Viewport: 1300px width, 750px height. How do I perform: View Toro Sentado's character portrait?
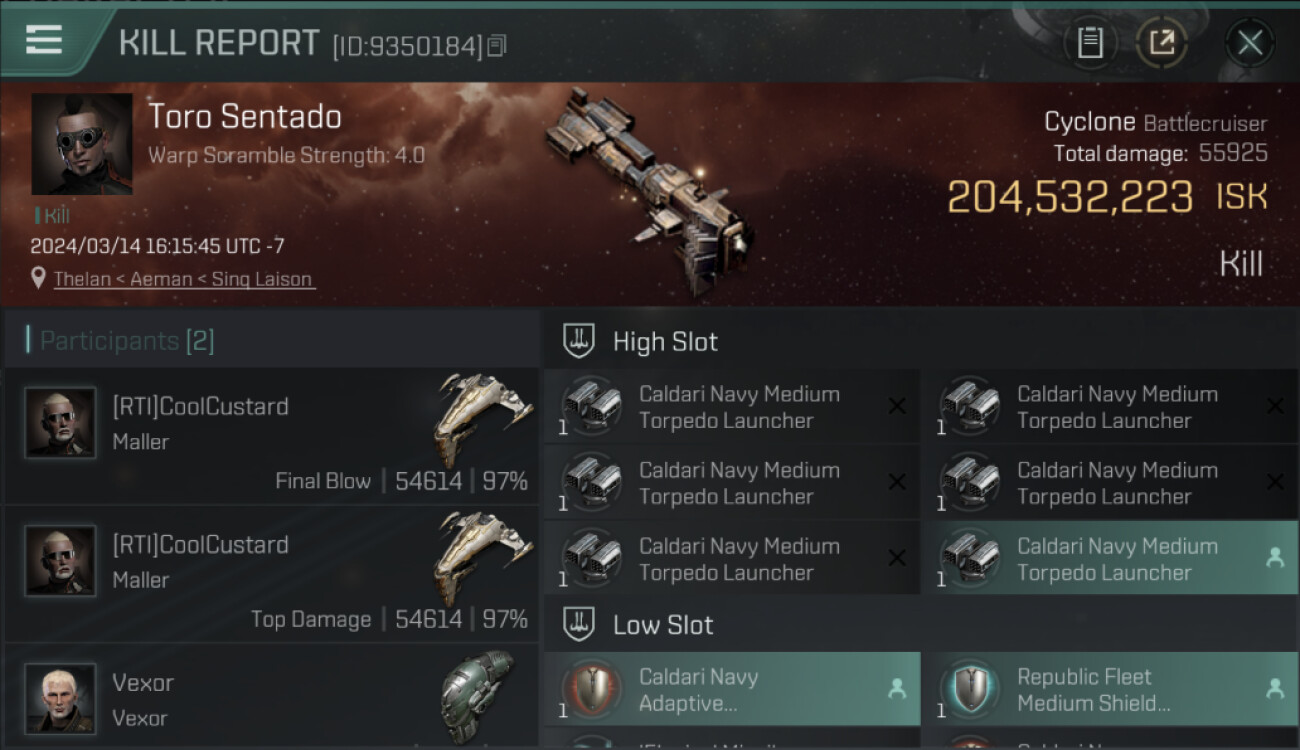point(82,144)
